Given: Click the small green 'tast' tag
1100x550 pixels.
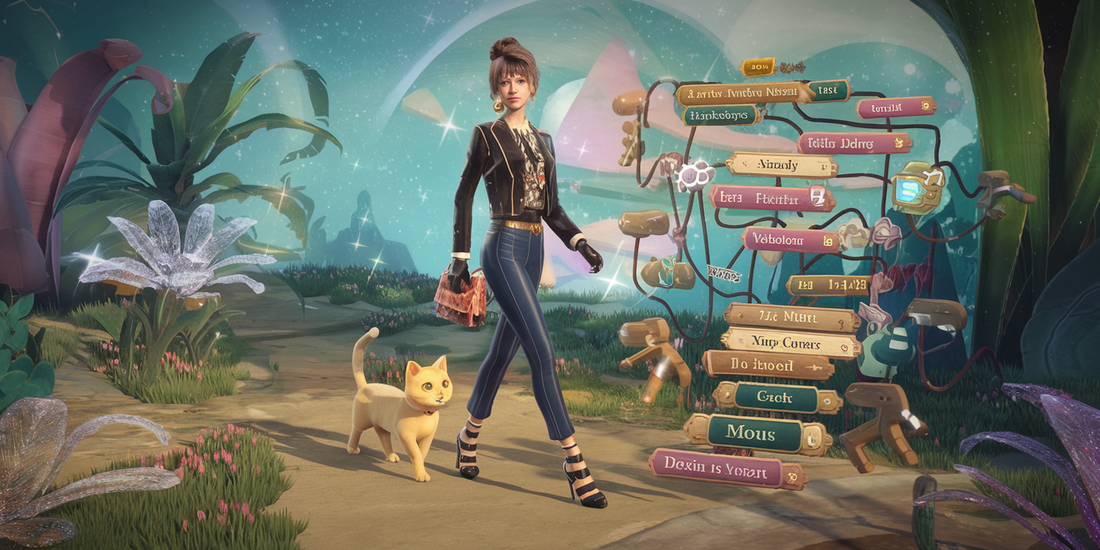Looking at the screenshot, I should click(x=827, y=90).
